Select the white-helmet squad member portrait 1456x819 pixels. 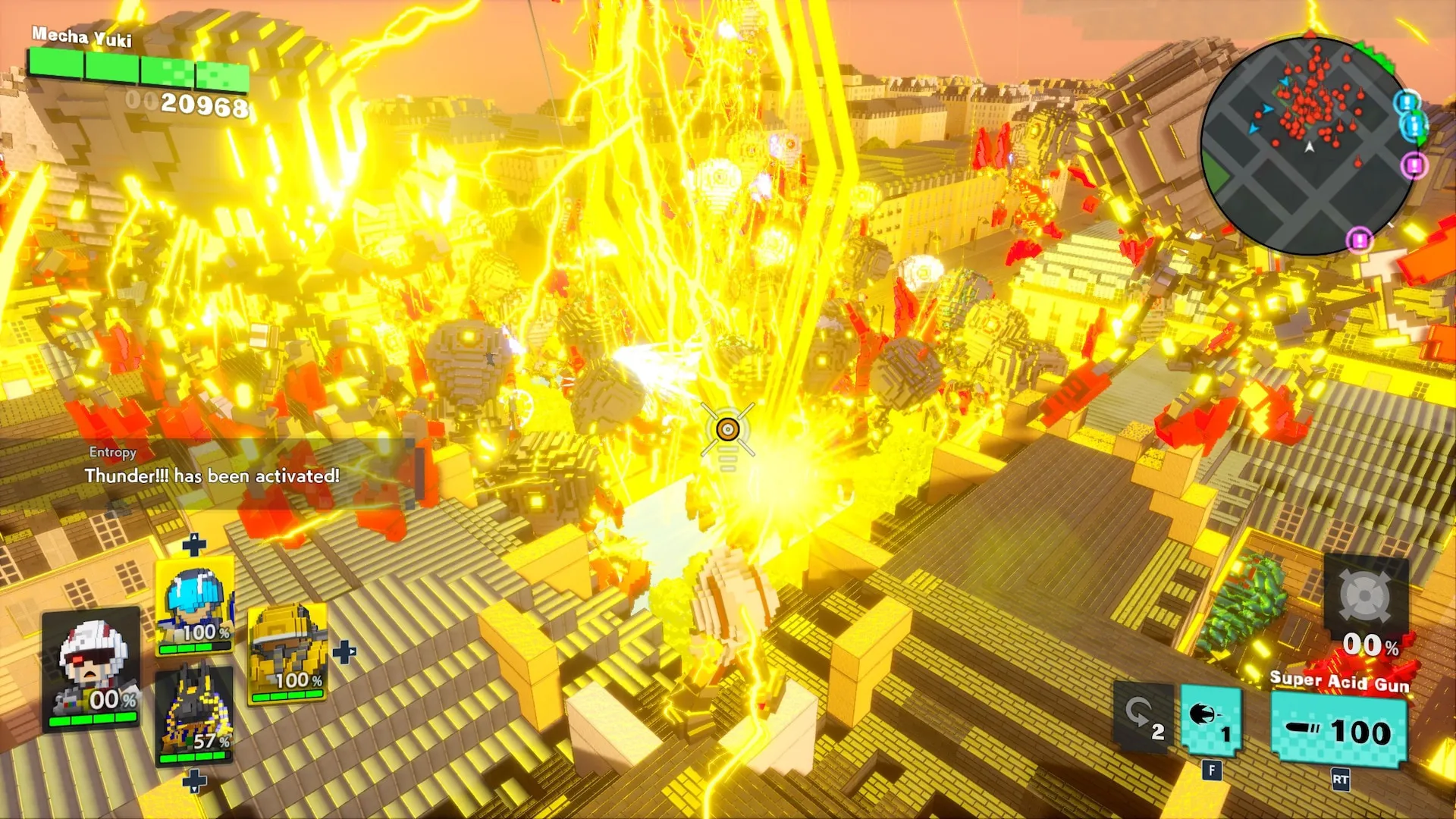(x=92, y=667)
